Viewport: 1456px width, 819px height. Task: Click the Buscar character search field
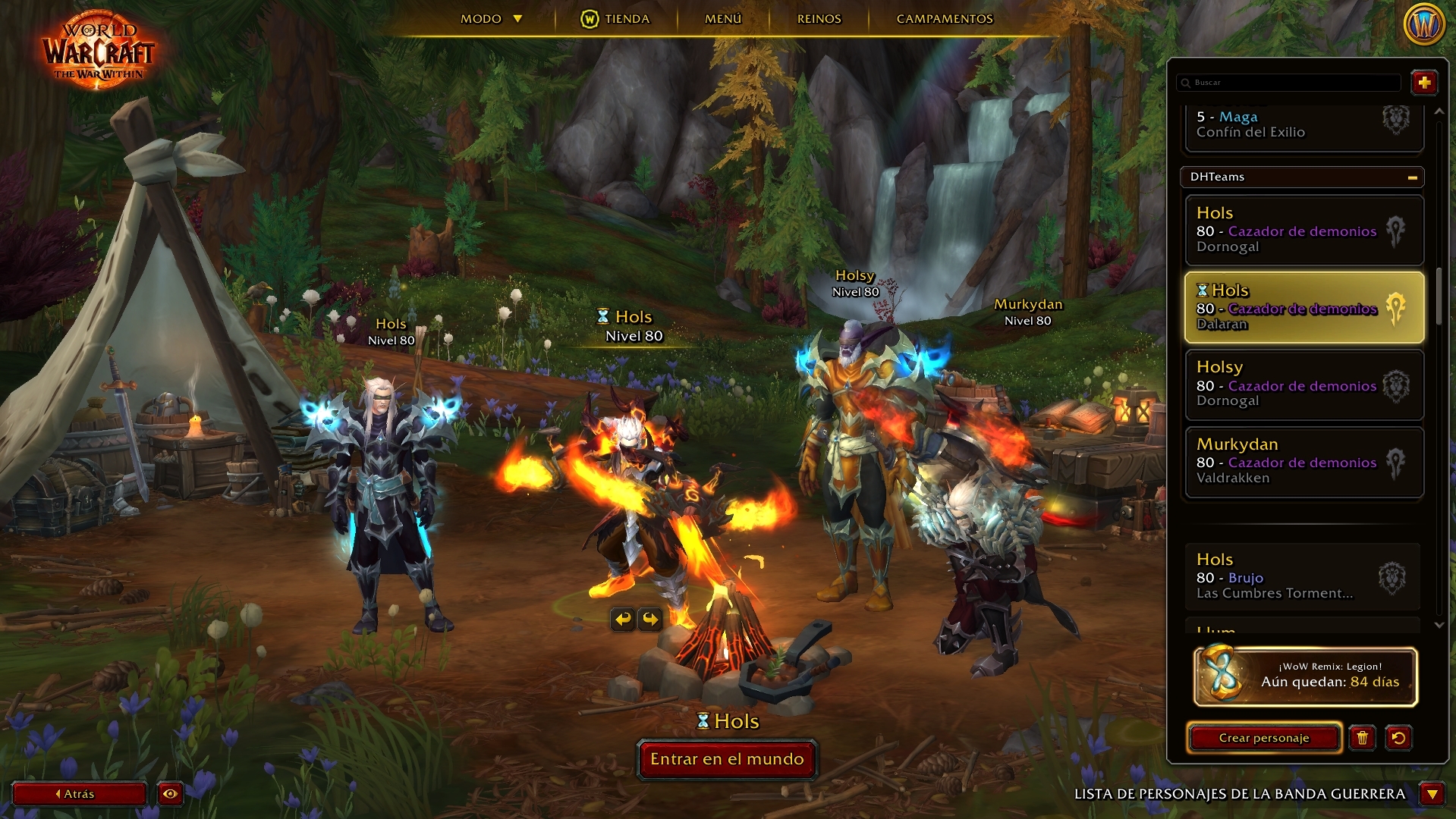pos(1290,83)
